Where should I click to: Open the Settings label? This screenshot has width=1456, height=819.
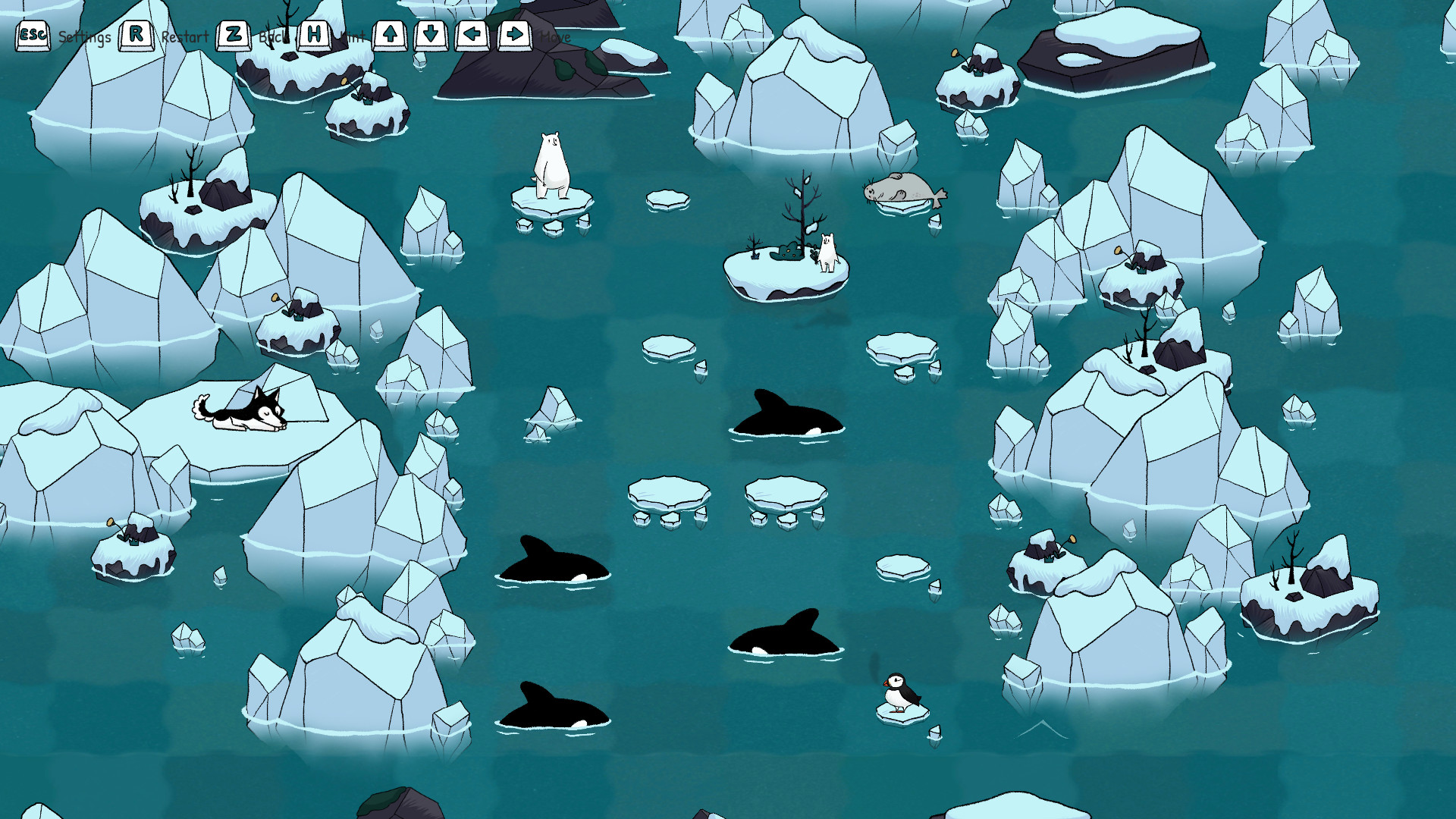(86, 35)
